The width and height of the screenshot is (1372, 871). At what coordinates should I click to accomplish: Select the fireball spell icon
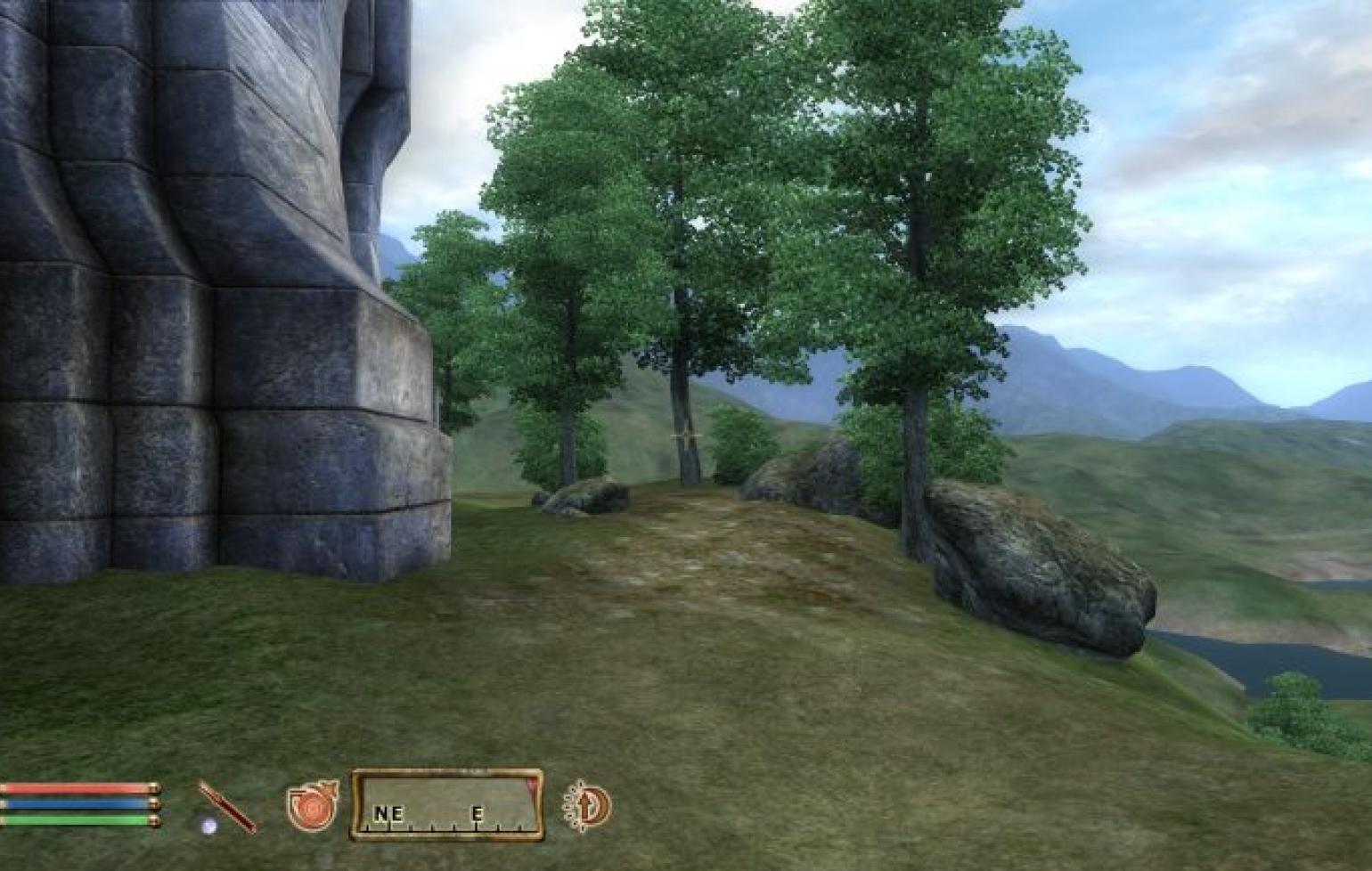312,806
